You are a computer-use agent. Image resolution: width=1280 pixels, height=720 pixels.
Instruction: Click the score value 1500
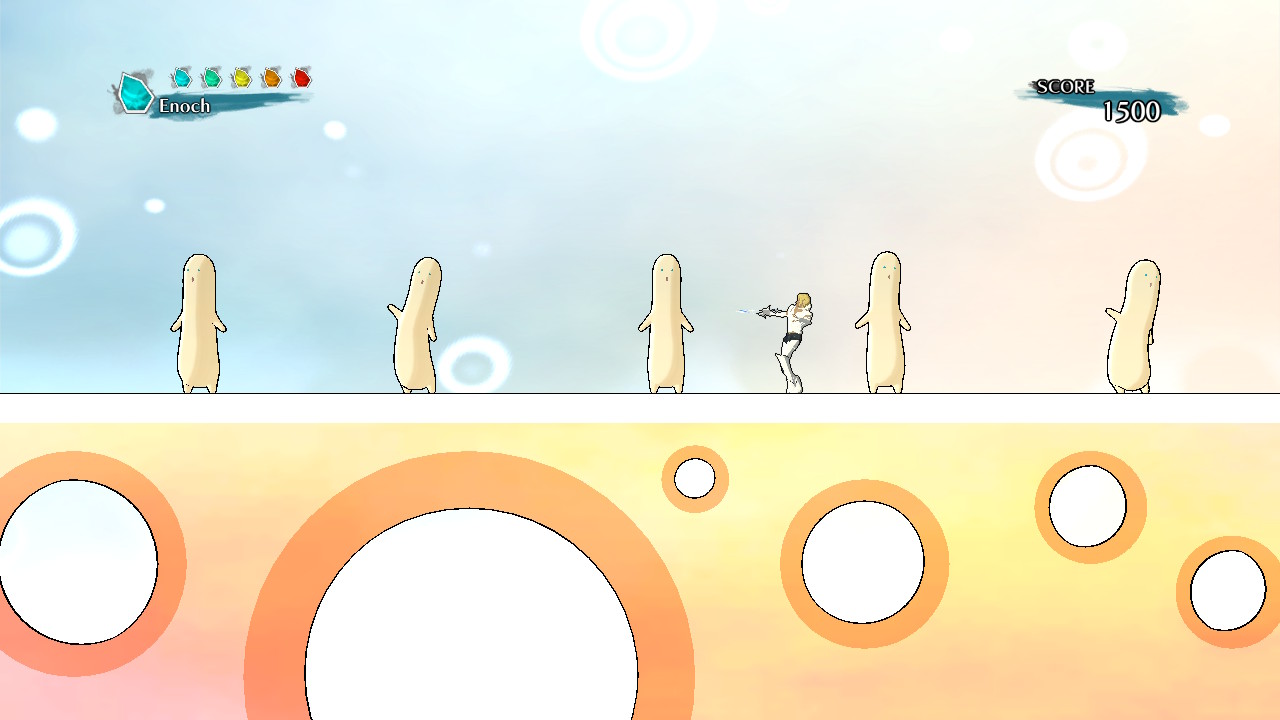pyautogui.click(x=1133, y=113)
